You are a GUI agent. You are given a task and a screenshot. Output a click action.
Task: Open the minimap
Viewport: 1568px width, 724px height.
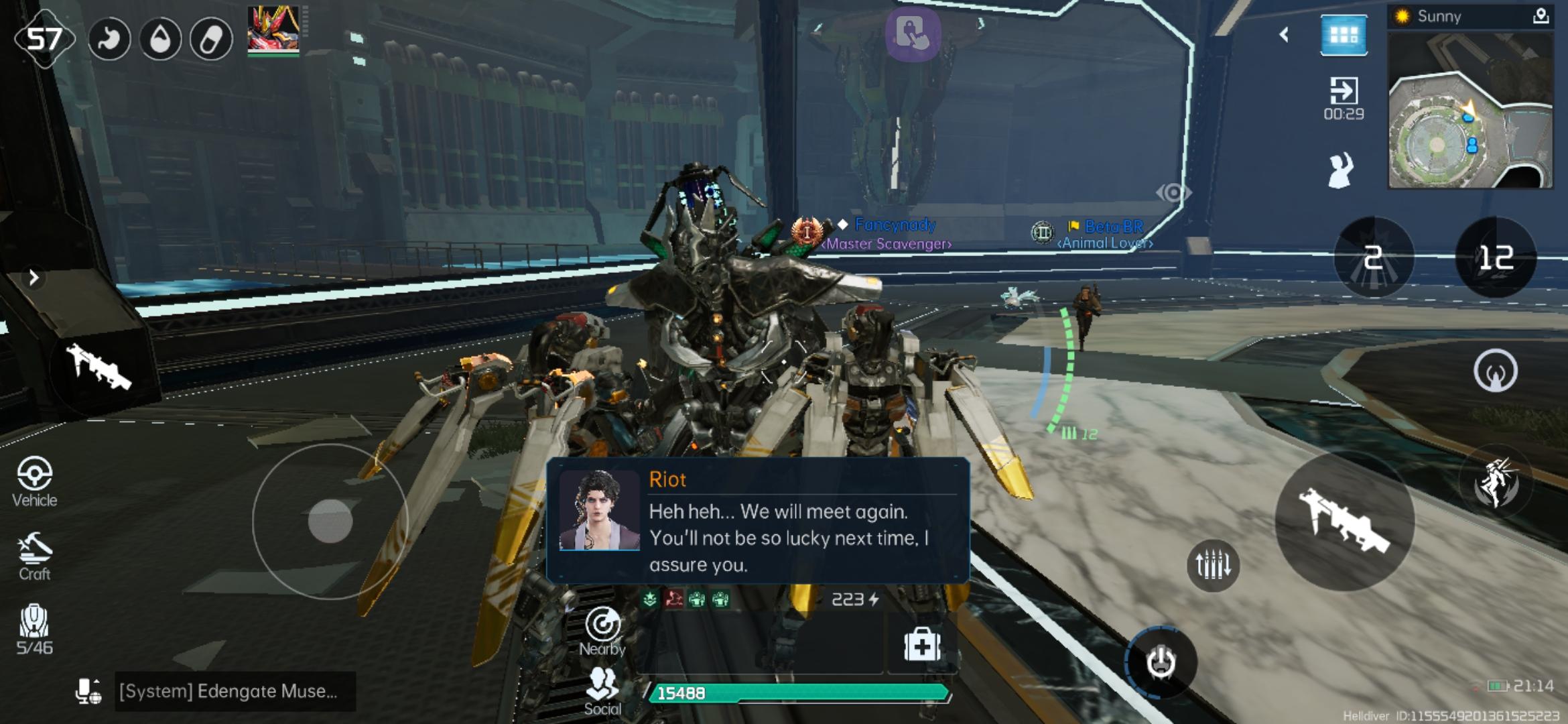click(1470, 111)
